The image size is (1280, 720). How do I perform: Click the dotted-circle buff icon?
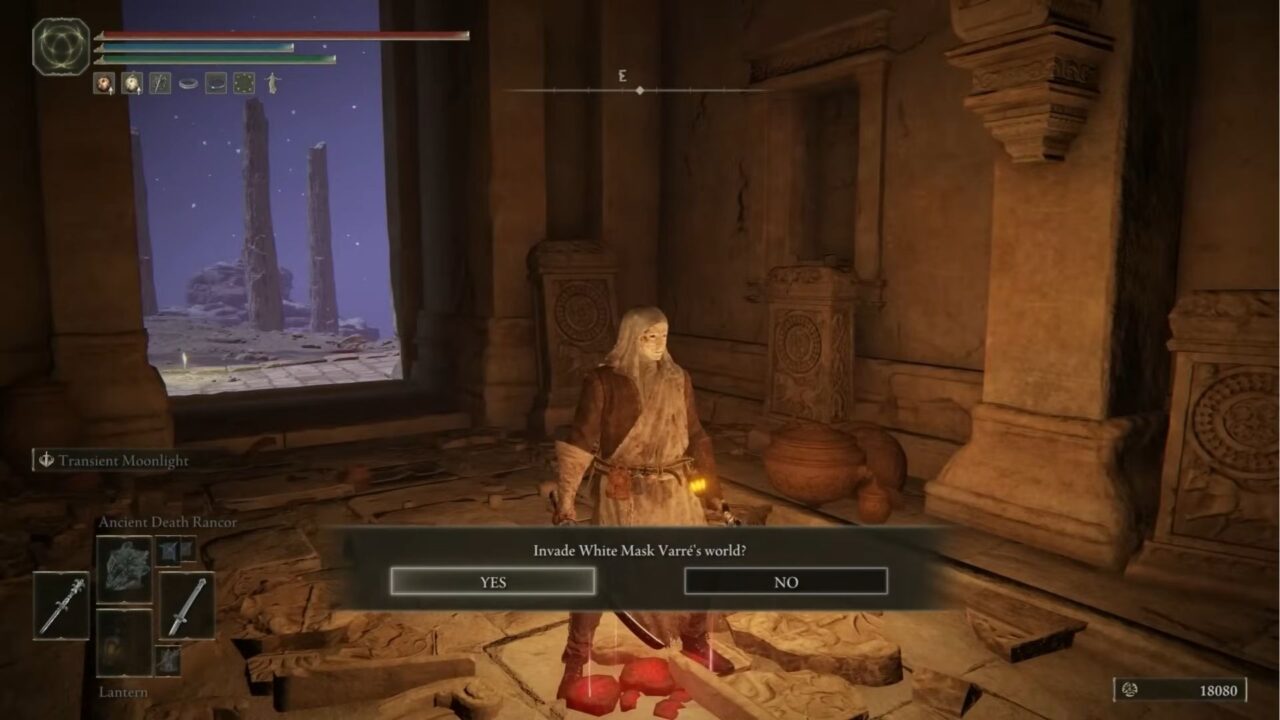pos(243,83)
